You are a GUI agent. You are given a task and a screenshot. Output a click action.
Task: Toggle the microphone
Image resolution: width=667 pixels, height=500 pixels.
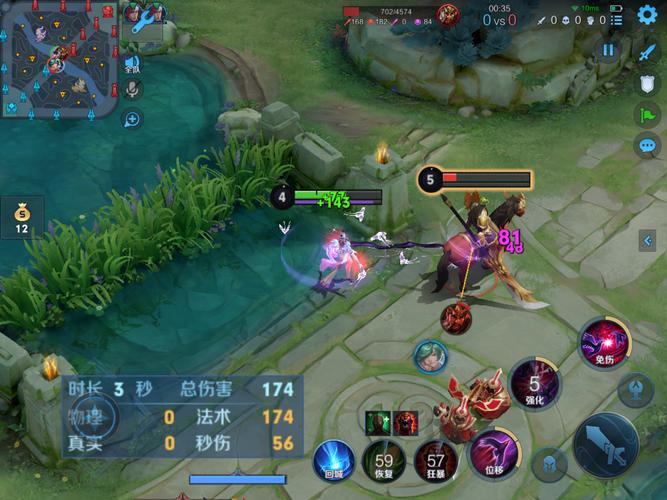tap(132, 90)
